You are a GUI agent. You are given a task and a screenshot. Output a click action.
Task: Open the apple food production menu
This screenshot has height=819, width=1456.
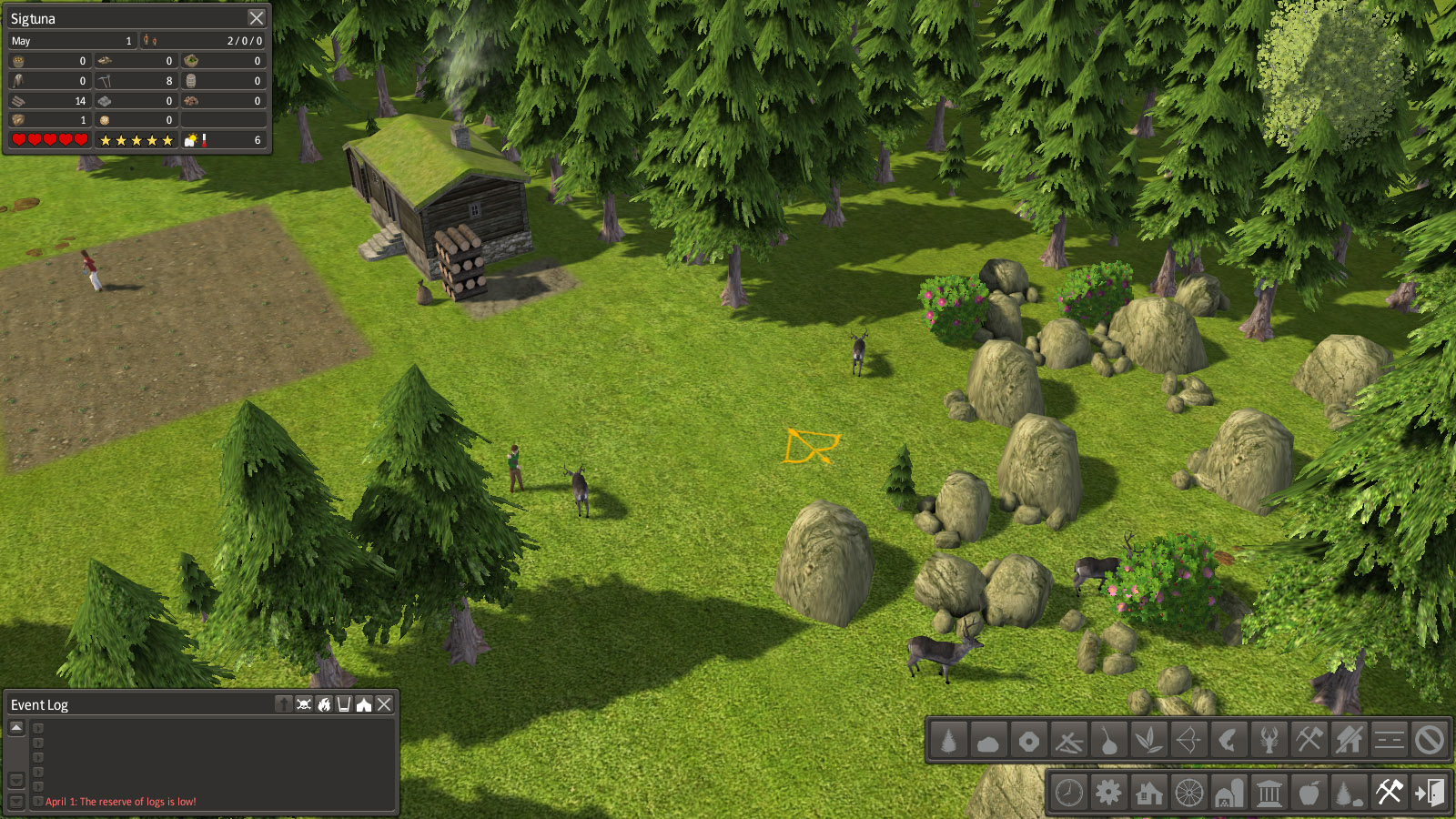point(1309,793)
